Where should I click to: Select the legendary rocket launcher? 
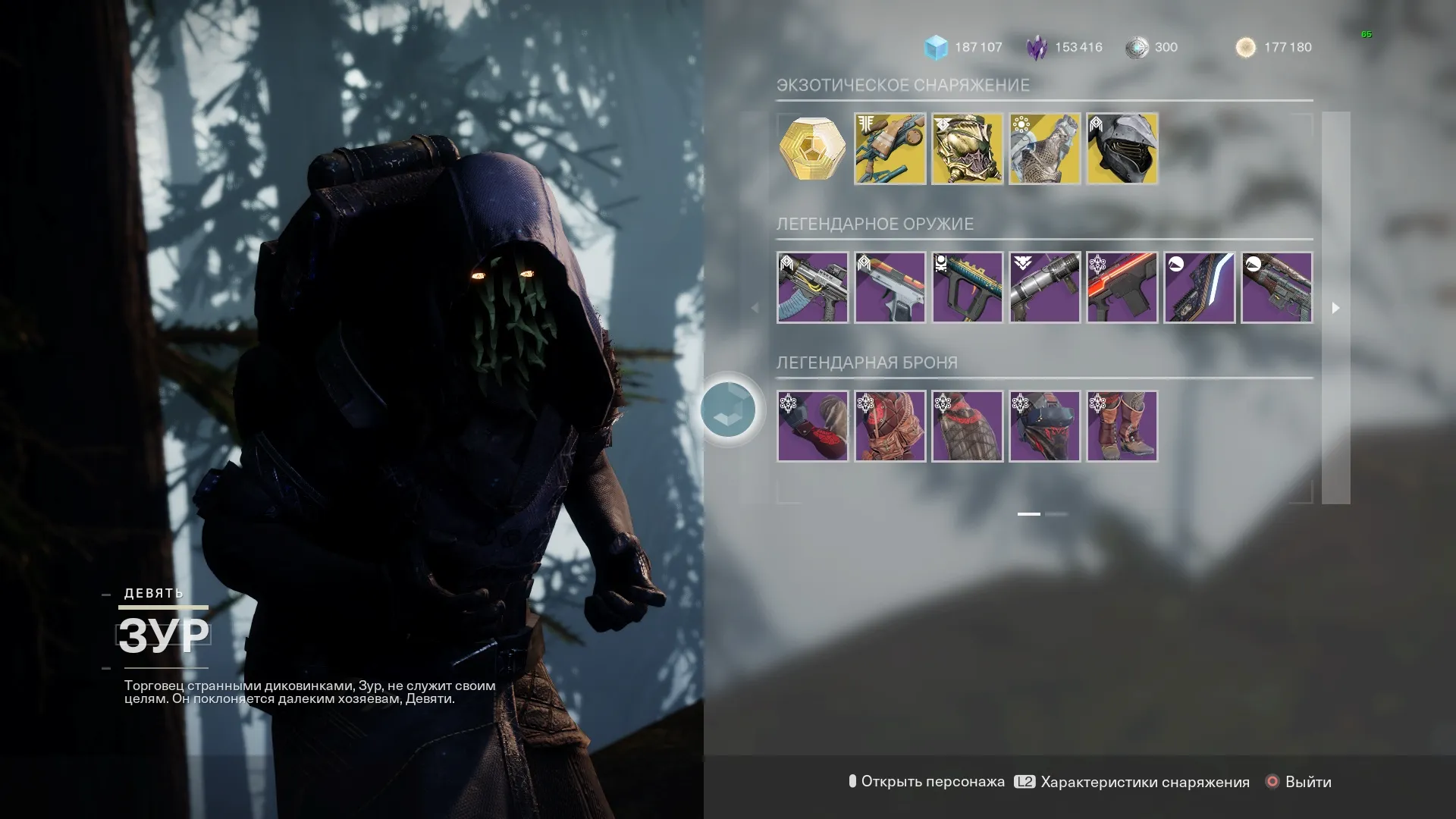tap(1044, 287)
